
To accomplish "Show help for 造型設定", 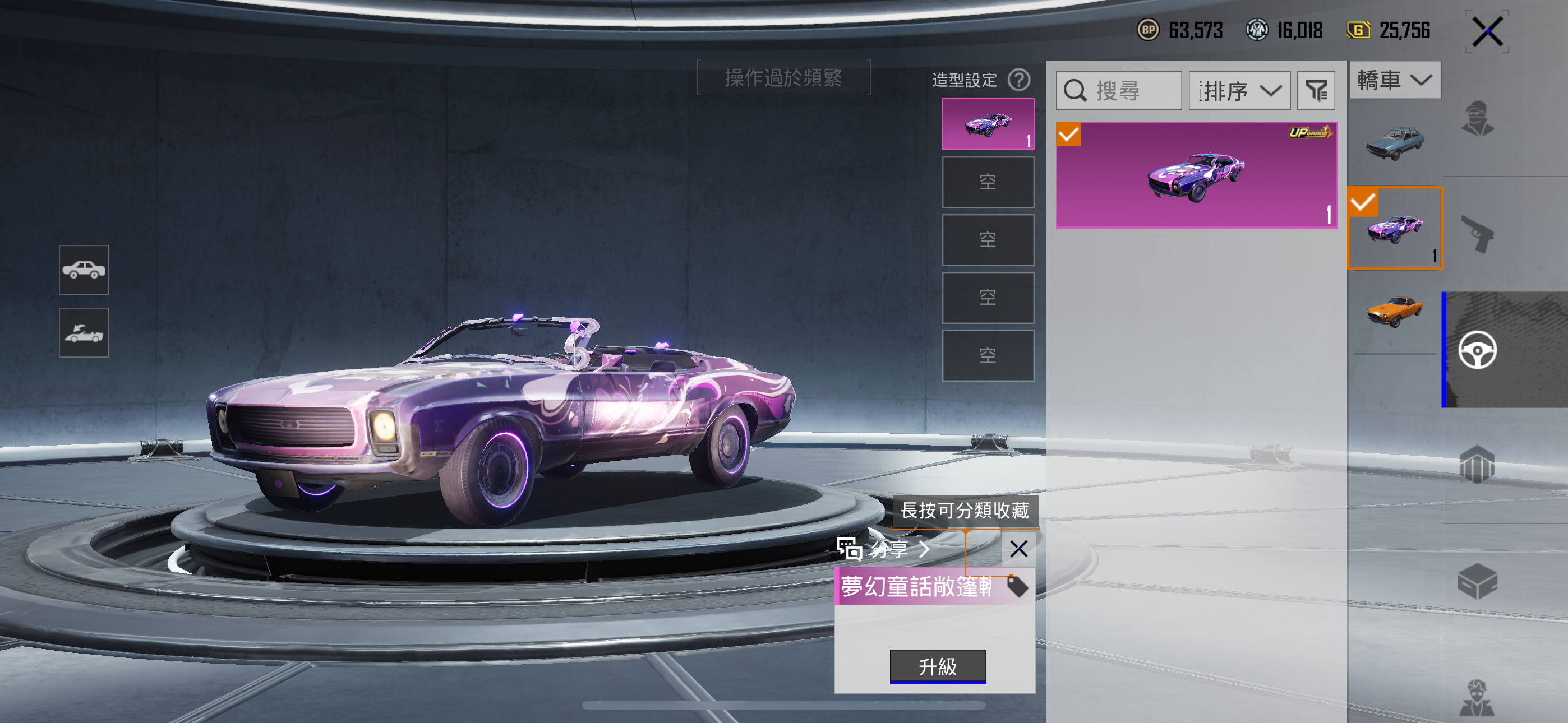I will [x=1019, y=80].
